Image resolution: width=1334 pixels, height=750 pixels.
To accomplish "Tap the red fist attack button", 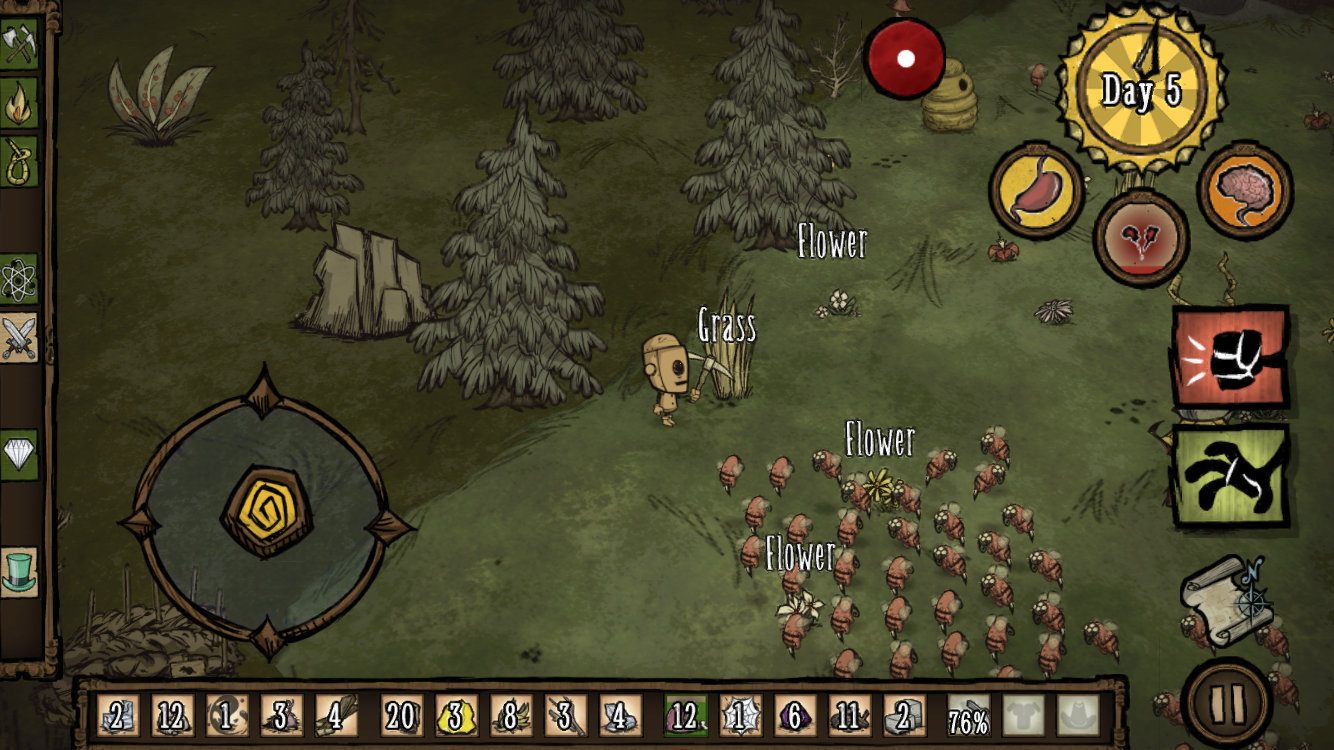I will coord(1229,357).
